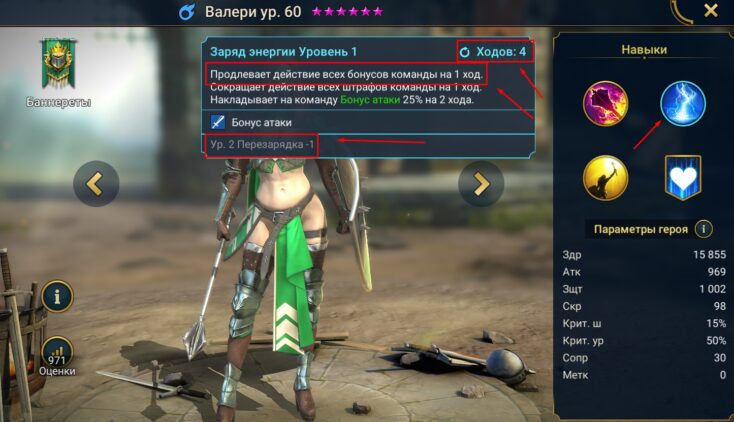Show the previous champion with left arrow

point(96,183)
